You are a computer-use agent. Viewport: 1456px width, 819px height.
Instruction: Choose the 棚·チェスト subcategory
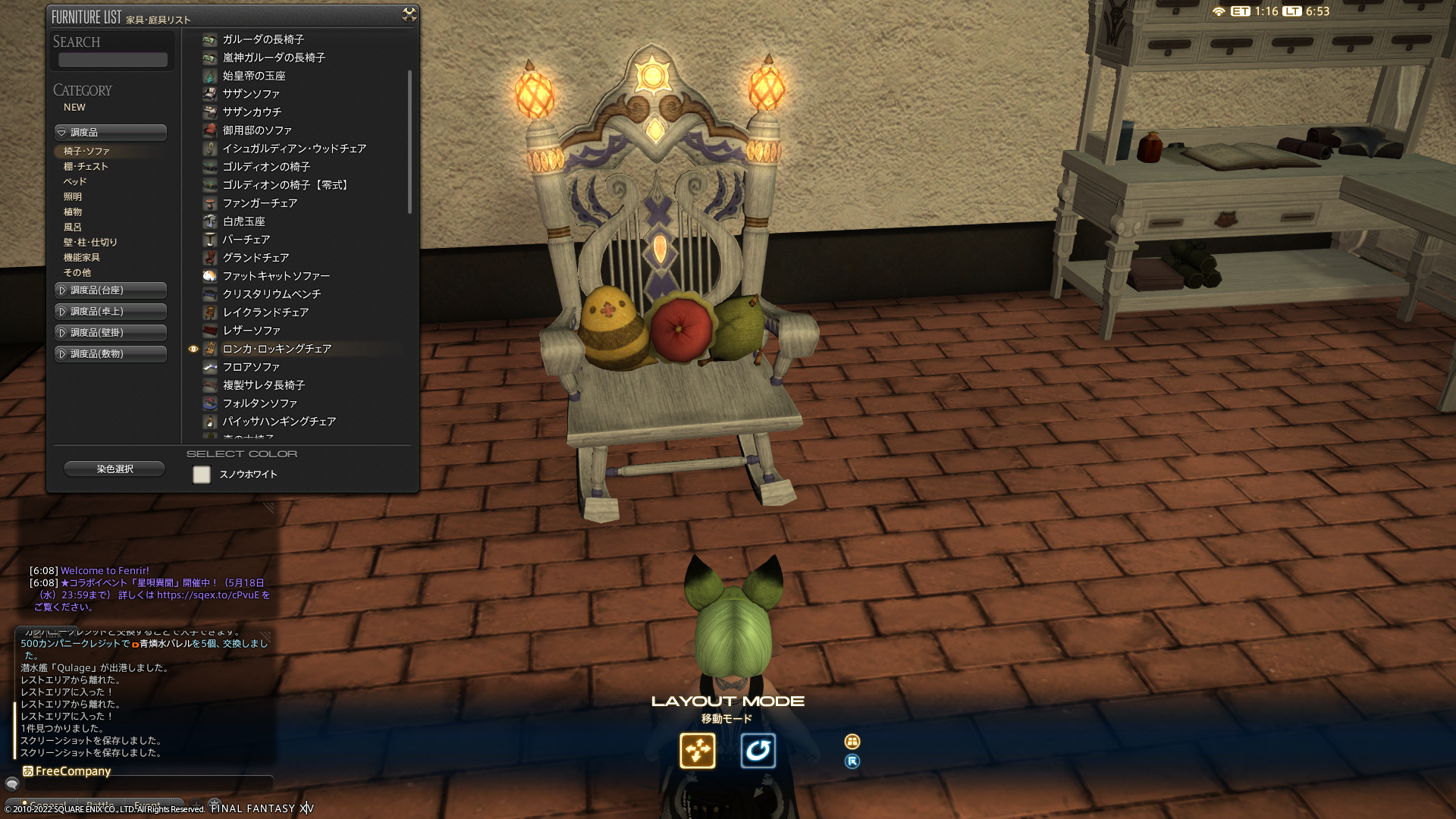click(x=86, y=167)
